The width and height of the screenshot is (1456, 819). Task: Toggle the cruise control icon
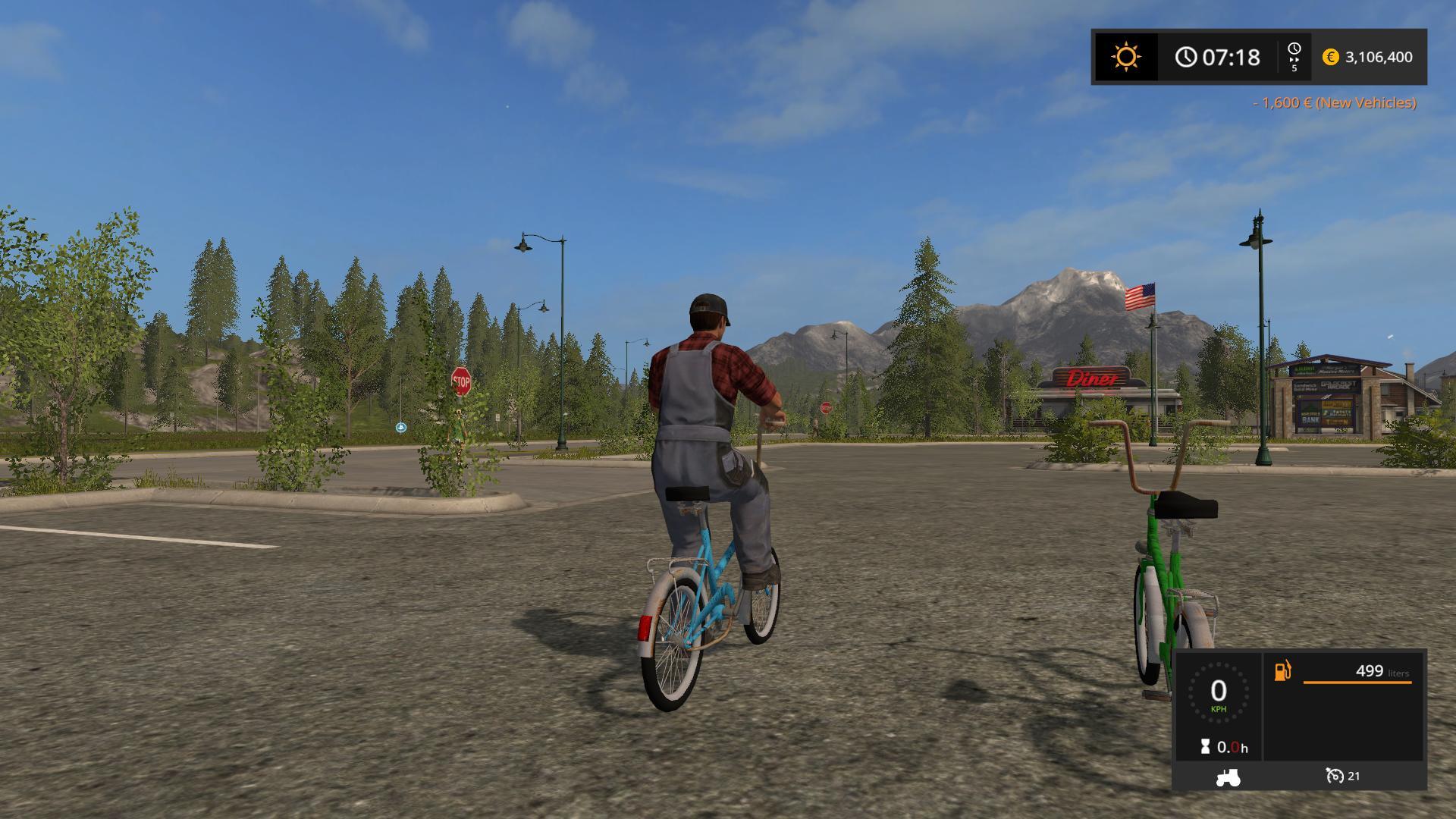pos(1335,776)
